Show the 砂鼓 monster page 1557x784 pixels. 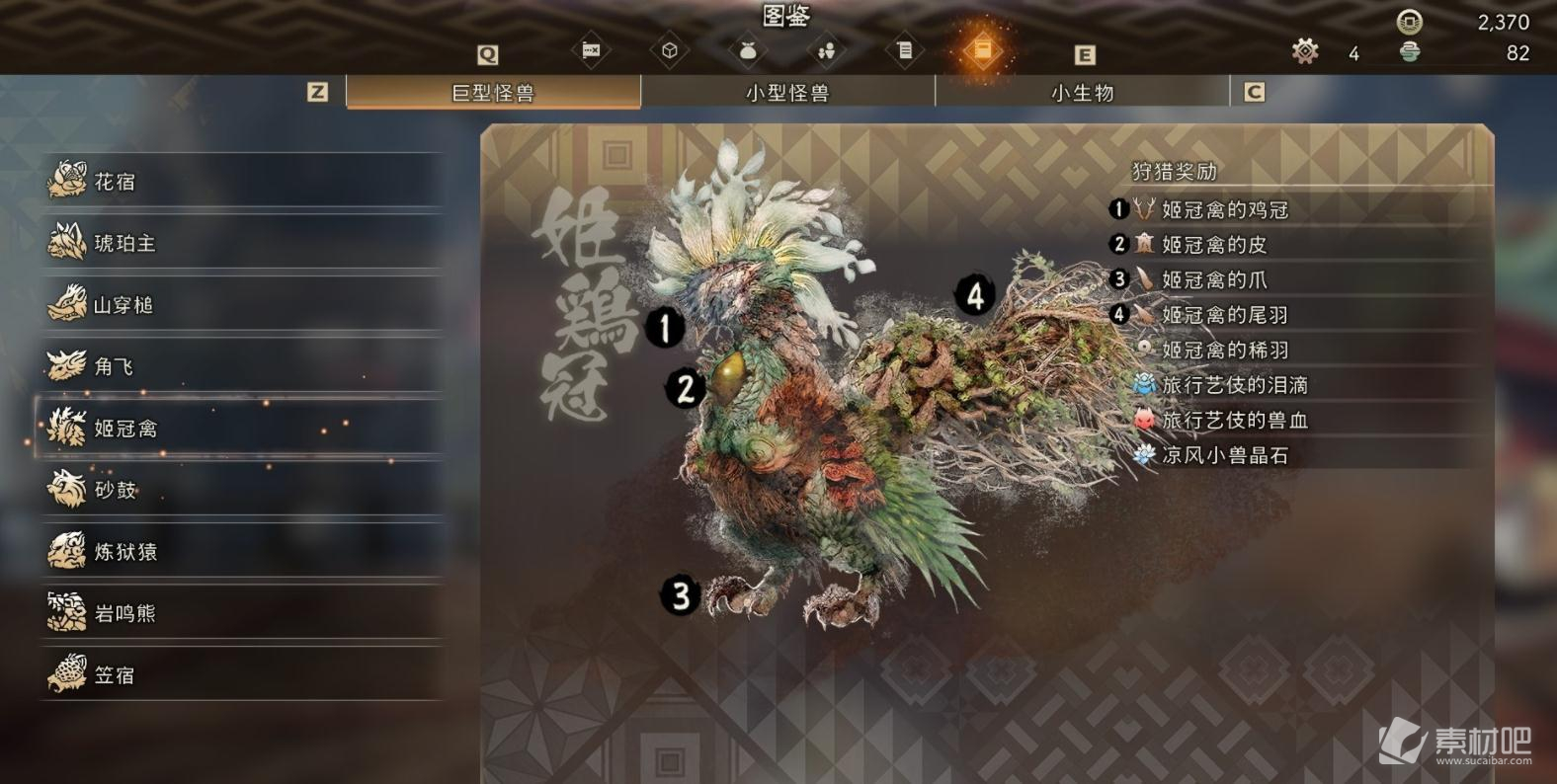[x=240, y=490]
